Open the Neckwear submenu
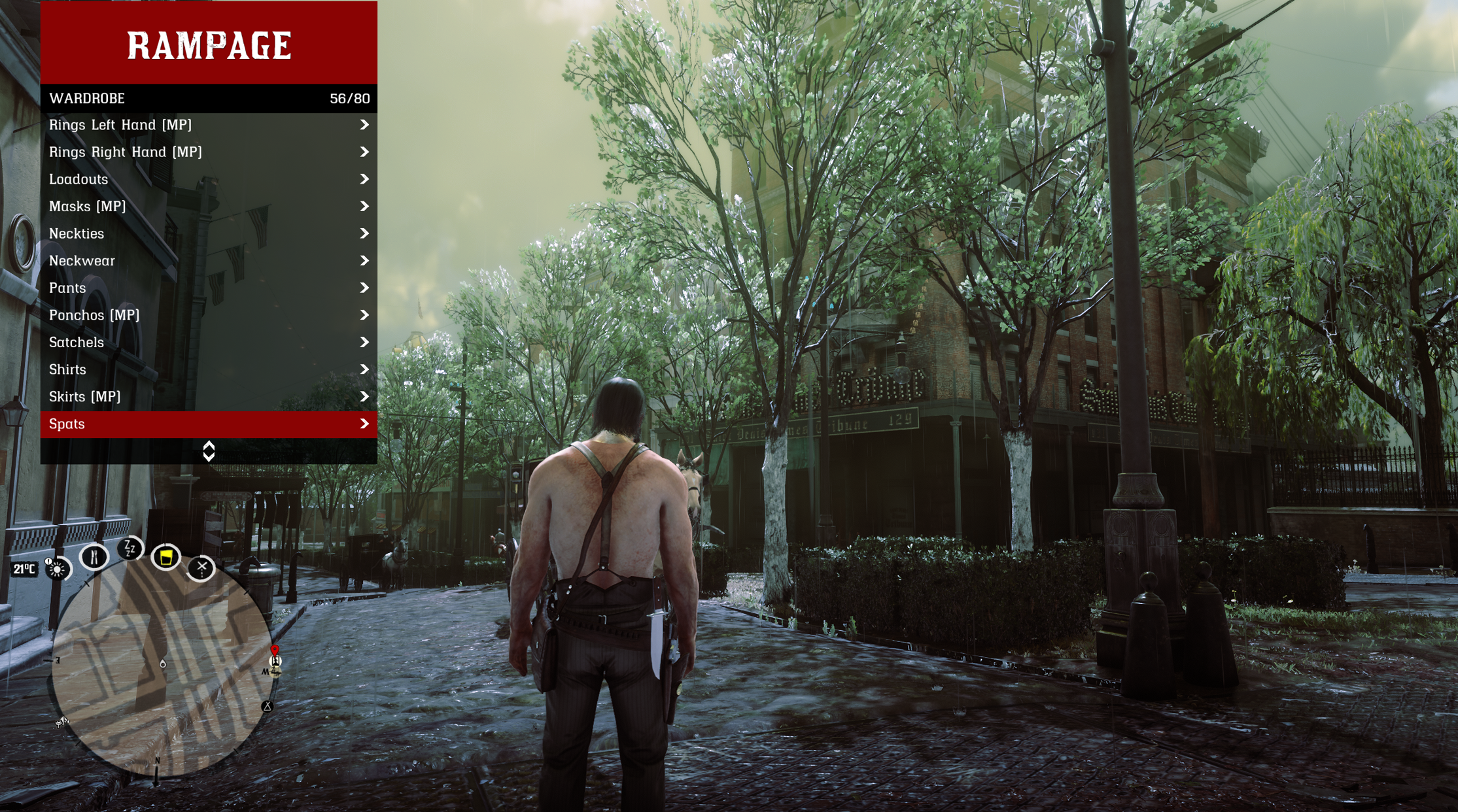This screenshot has width=1458, height=812. point(208,261)
